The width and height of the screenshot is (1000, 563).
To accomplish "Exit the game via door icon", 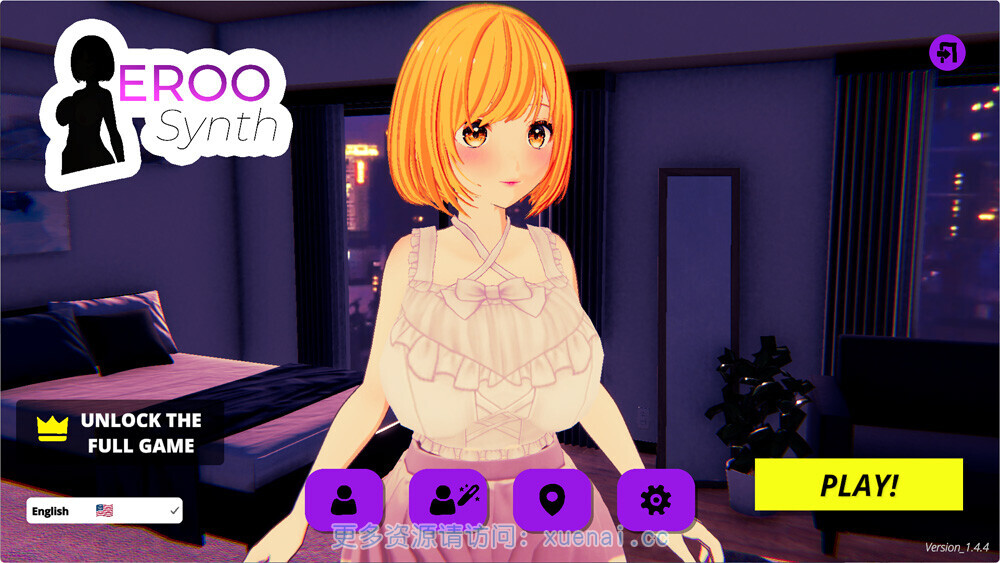I will coord(947,52).
